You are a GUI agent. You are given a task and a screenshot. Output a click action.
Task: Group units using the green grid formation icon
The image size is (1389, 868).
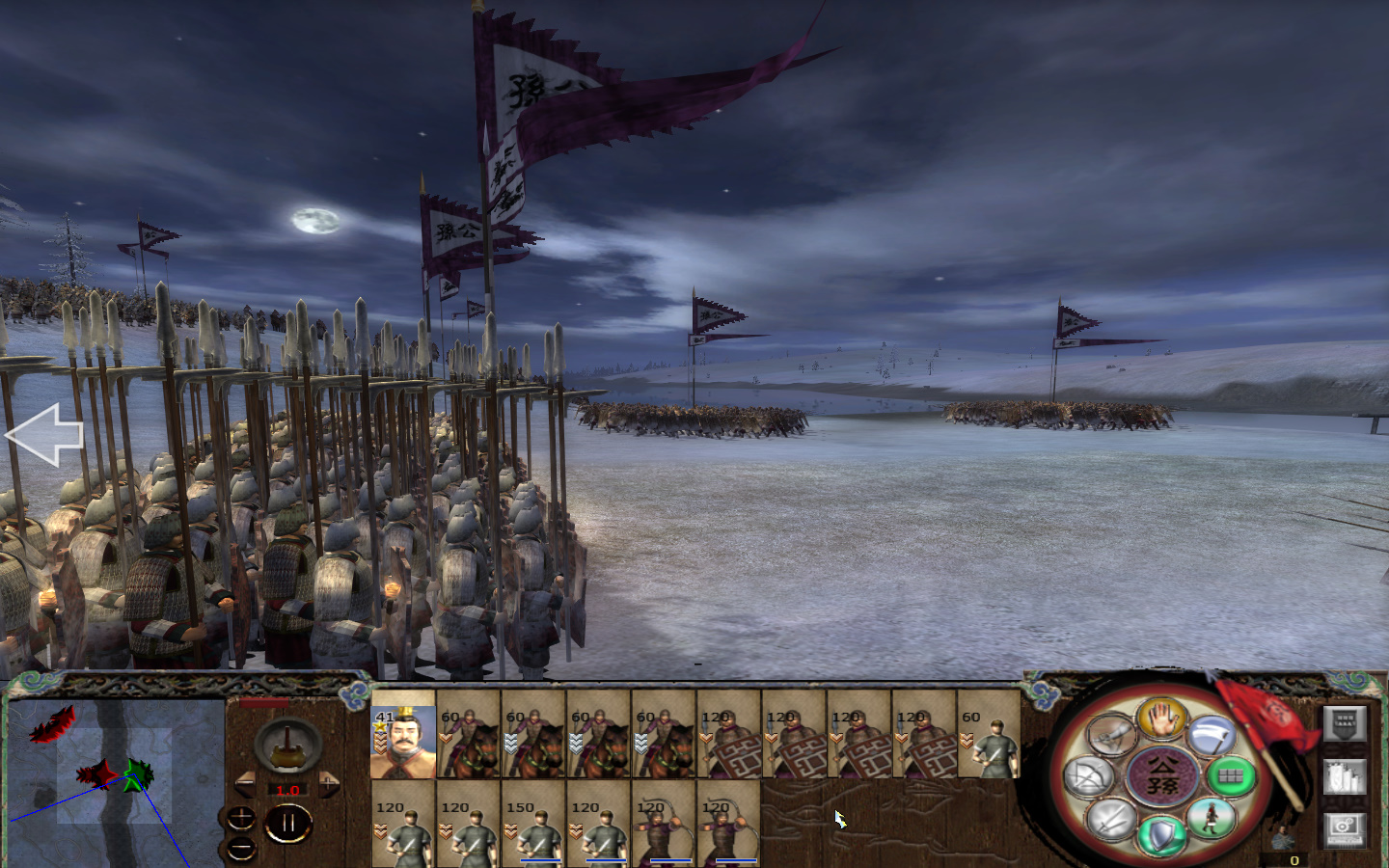click(1231, 776)
